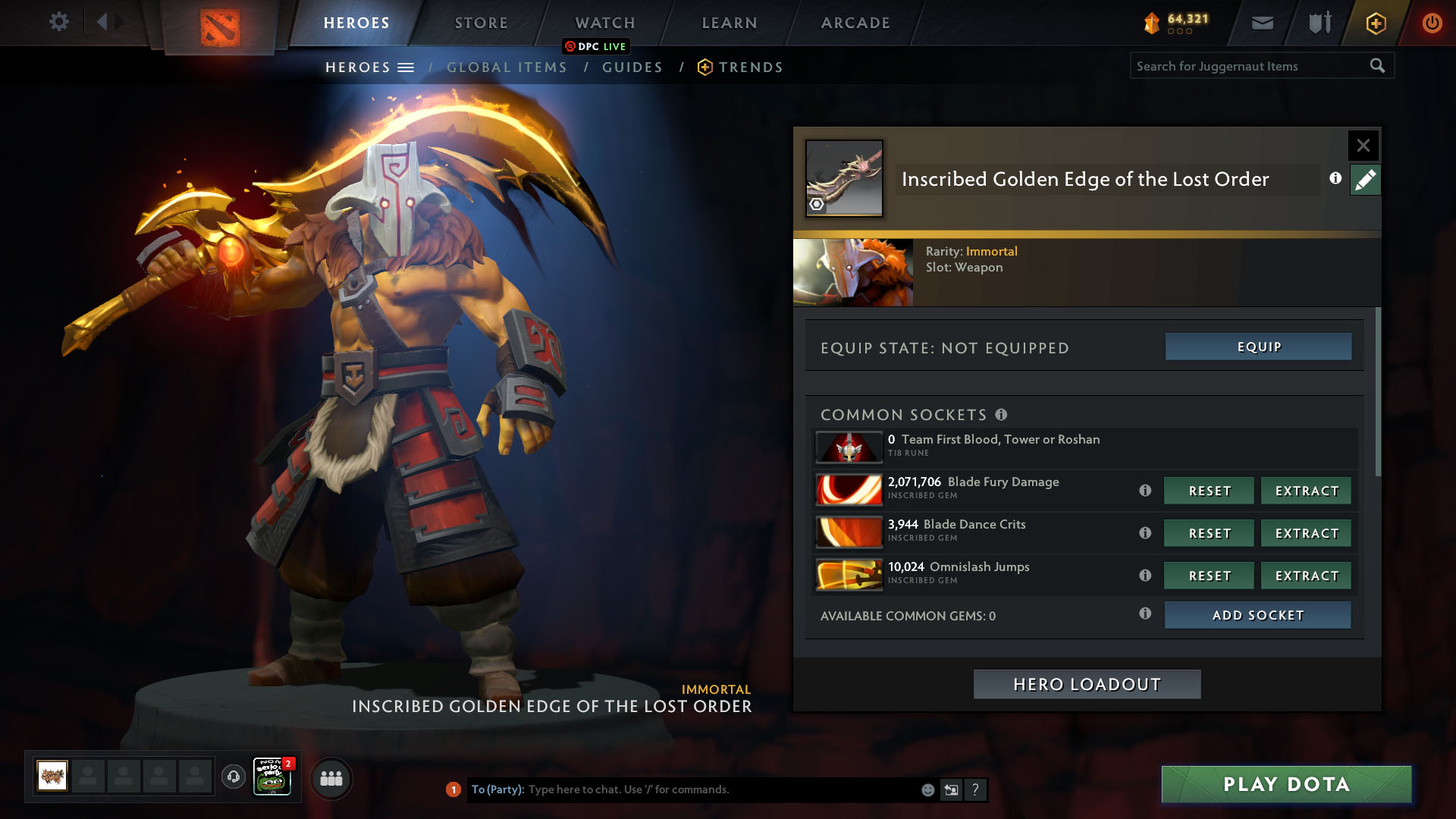
Task: Focus the party chat input box
Action: pos(720,789)
